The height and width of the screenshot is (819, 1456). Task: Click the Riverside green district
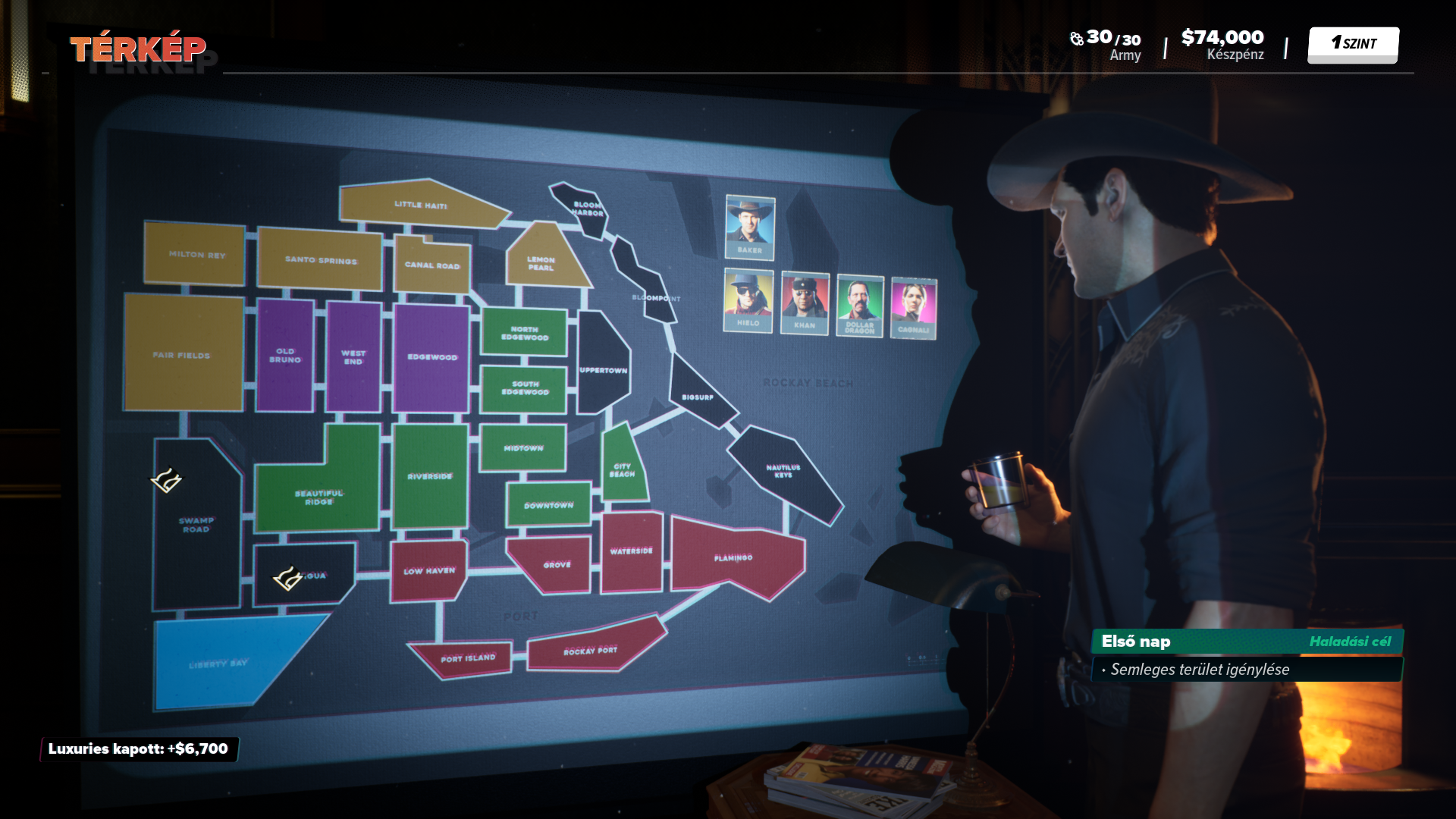coord(430,476)
